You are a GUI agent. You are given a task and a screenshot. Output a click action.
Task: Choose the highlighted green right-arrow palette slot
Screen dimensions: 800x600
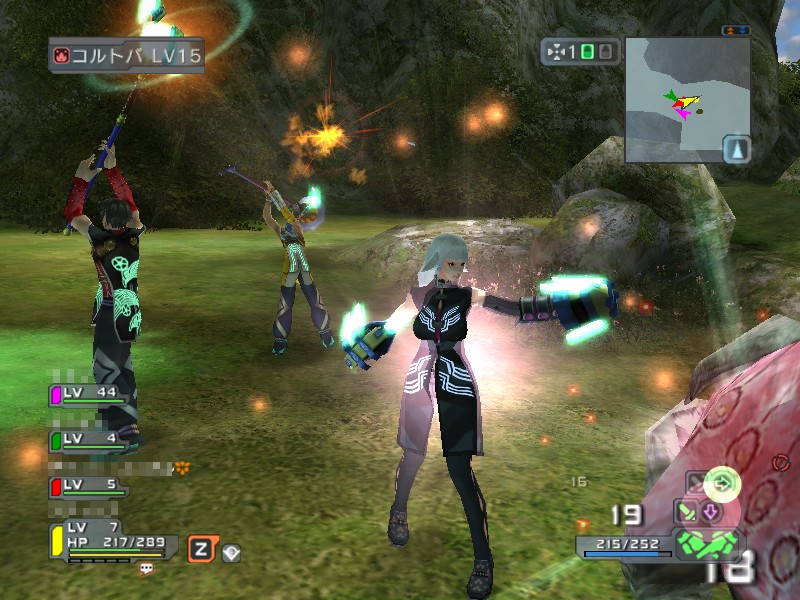pyautogui.click(x=719, y=484)
